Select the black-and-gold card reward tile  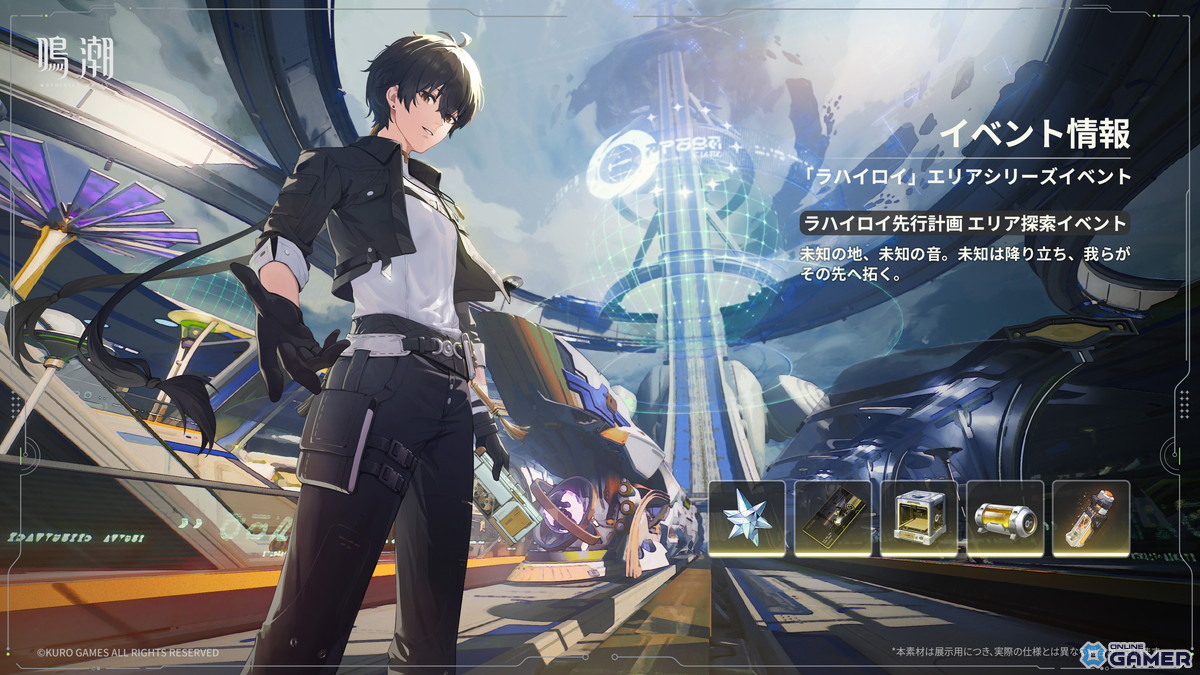pos(833,519)
